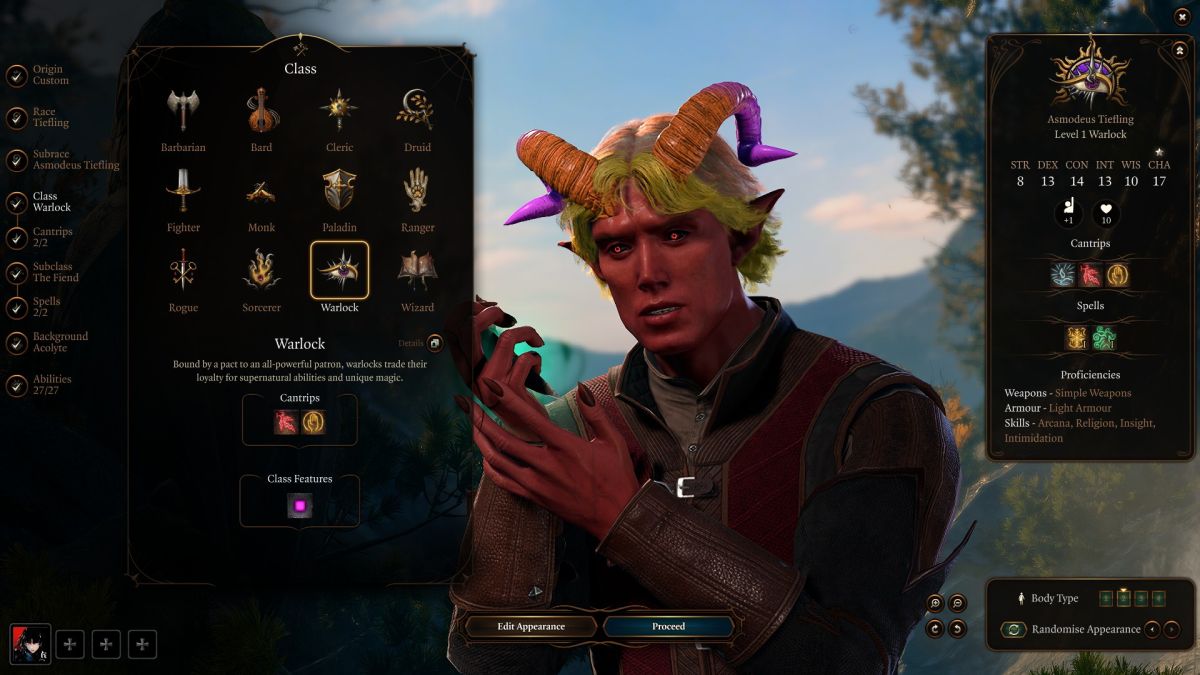1200x675 pixels.
Task: Click the Proceed button
Action: (x=668, y=627)
